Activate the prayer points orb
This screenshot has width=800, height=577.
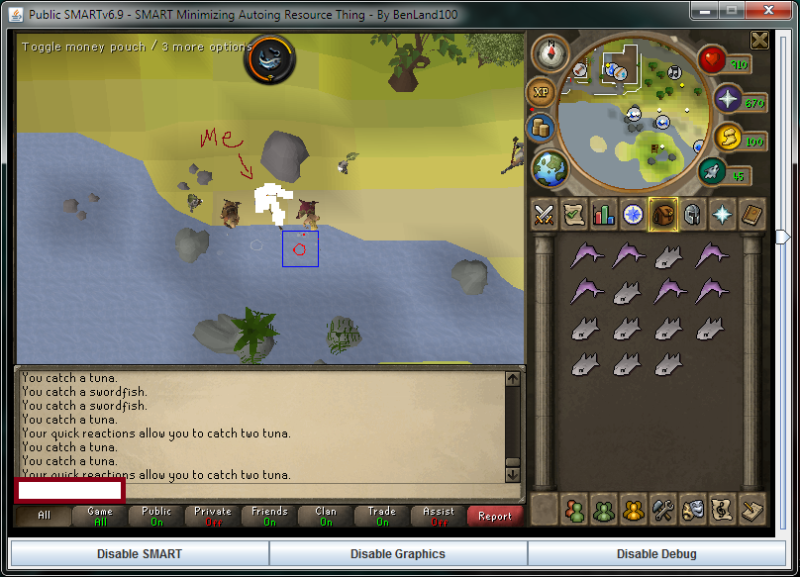coord(727,100)
